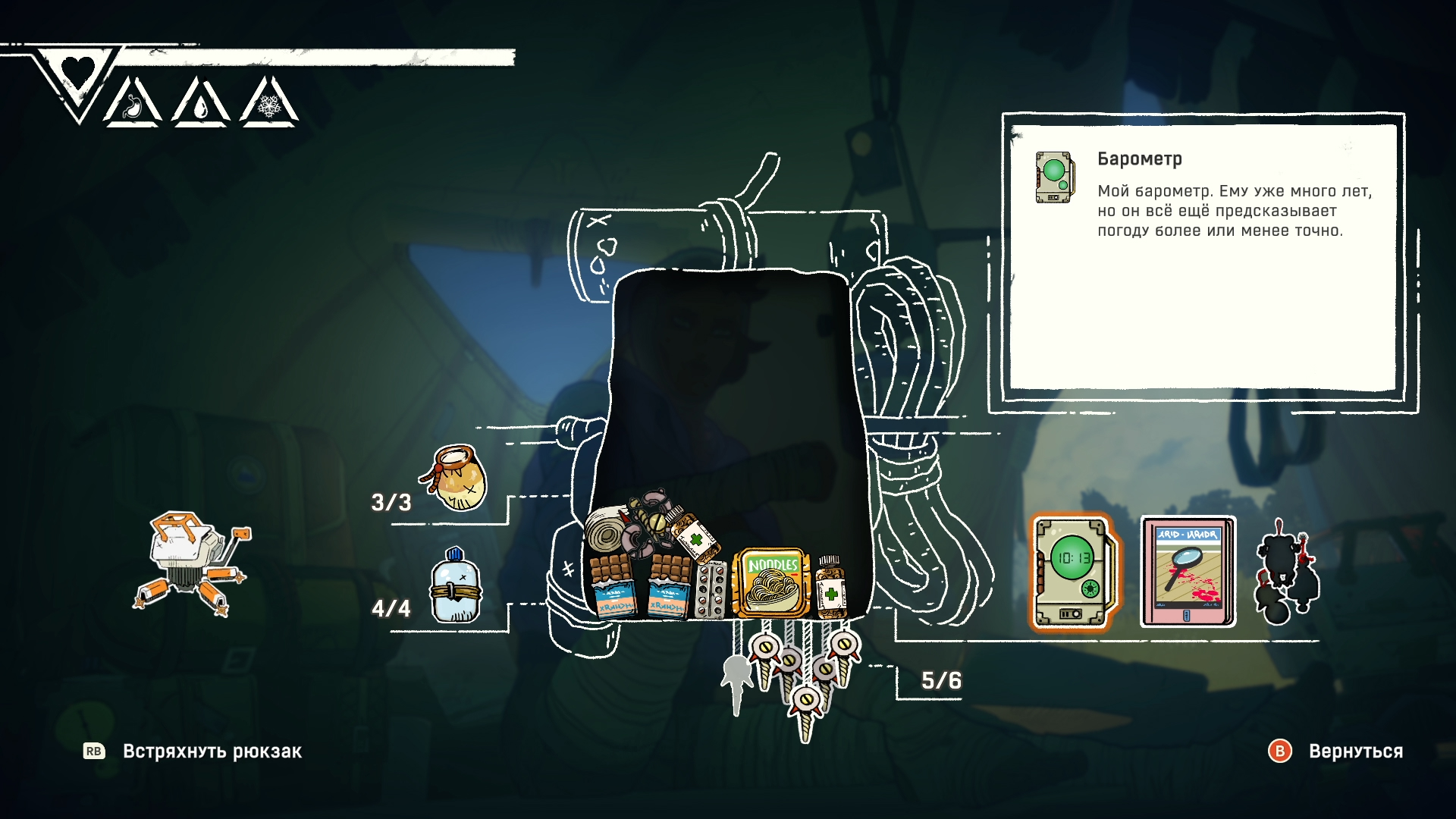
Task: Open the pink book with magnifying glass
Action: (x=1188, y=573)
